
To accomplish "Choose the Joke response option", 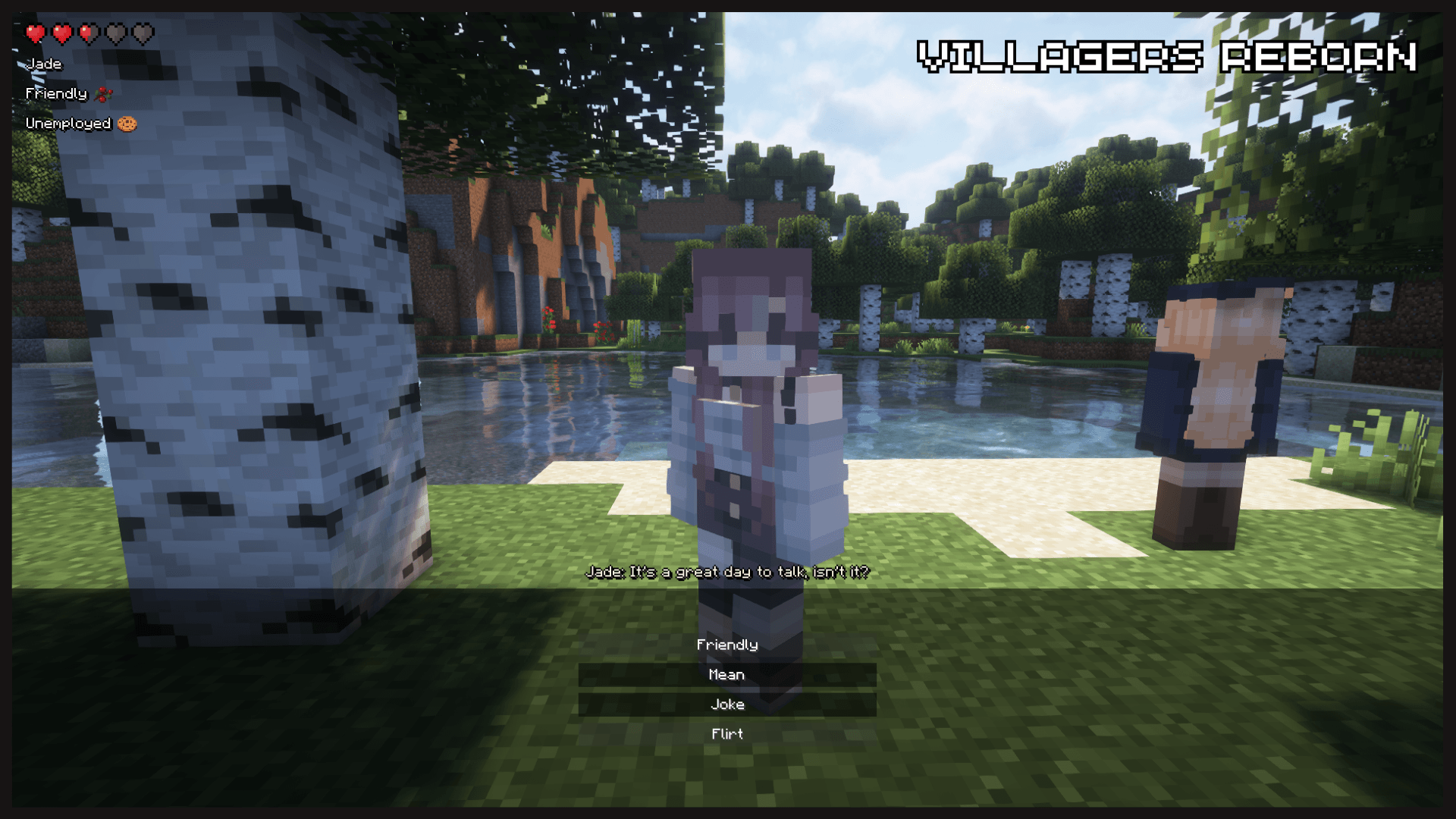I will (x=727, y=704).
